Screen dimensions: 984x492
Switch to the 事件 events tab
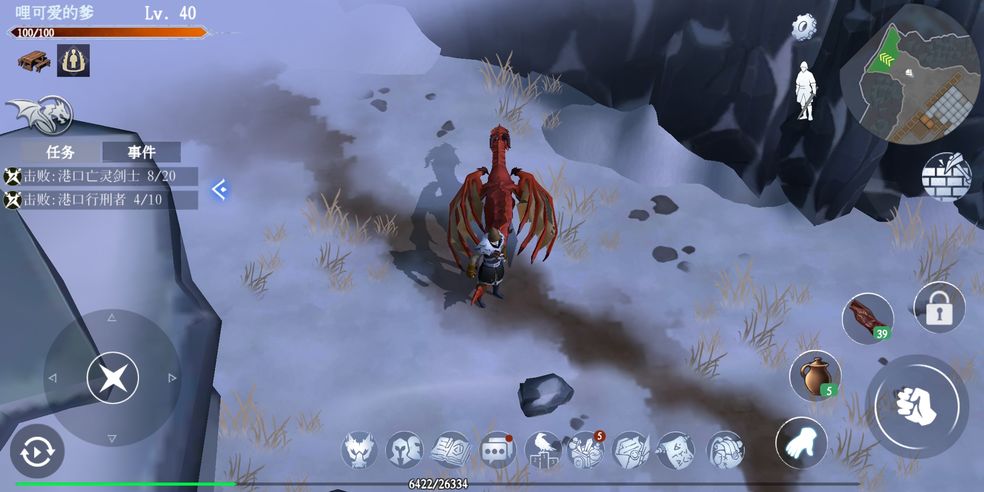(x=141, y=152)
